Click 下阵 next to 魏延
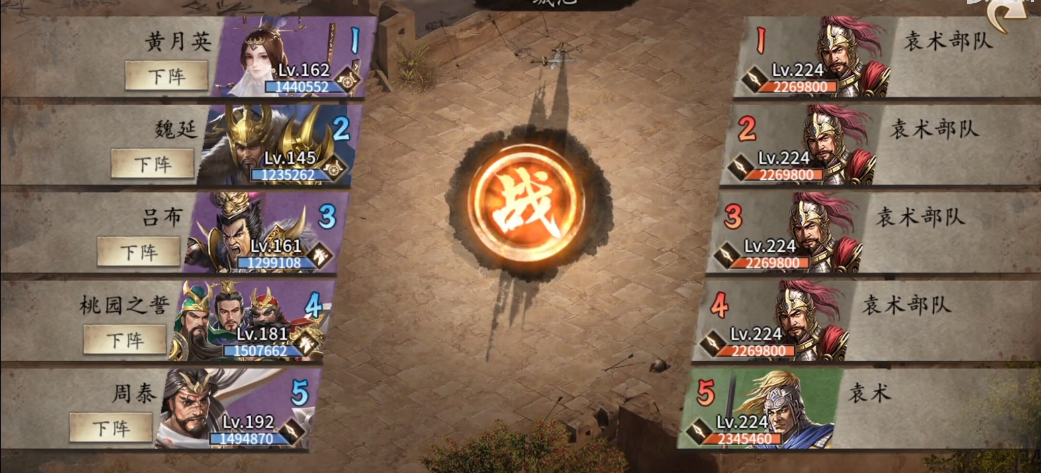The width and height of the screenshot is (1041, 473). pos(152,163)
